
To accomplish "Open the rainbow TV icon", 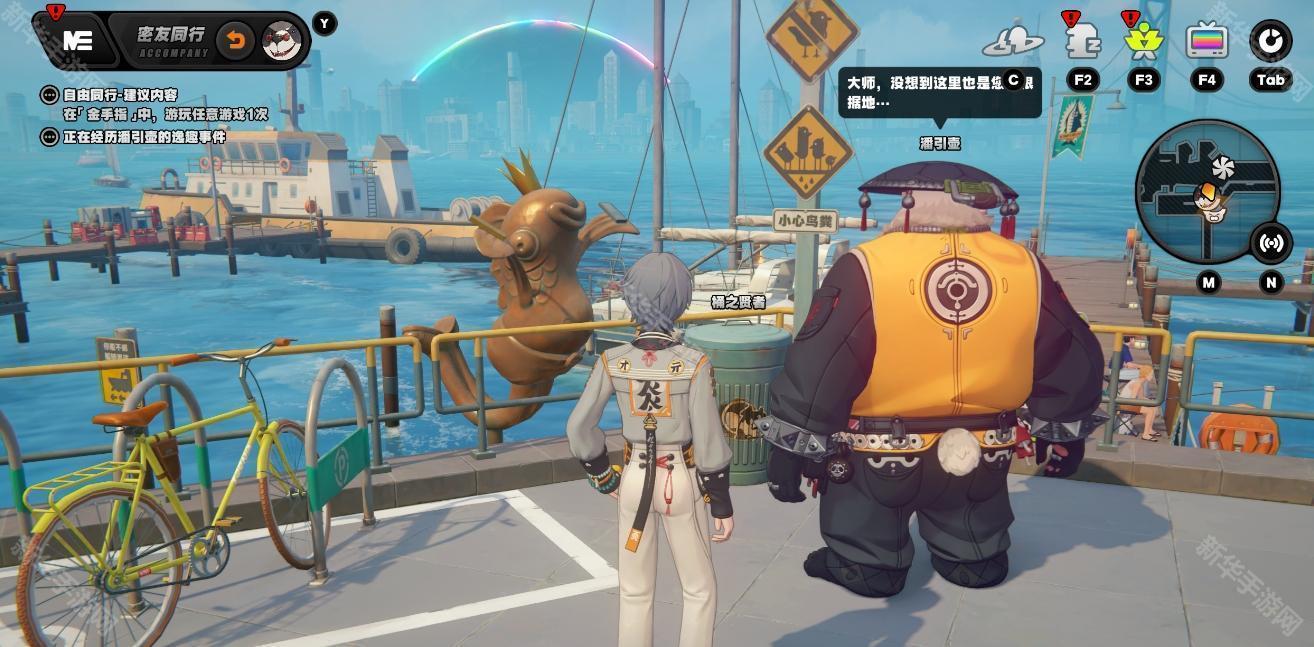I will [1207, 42].
